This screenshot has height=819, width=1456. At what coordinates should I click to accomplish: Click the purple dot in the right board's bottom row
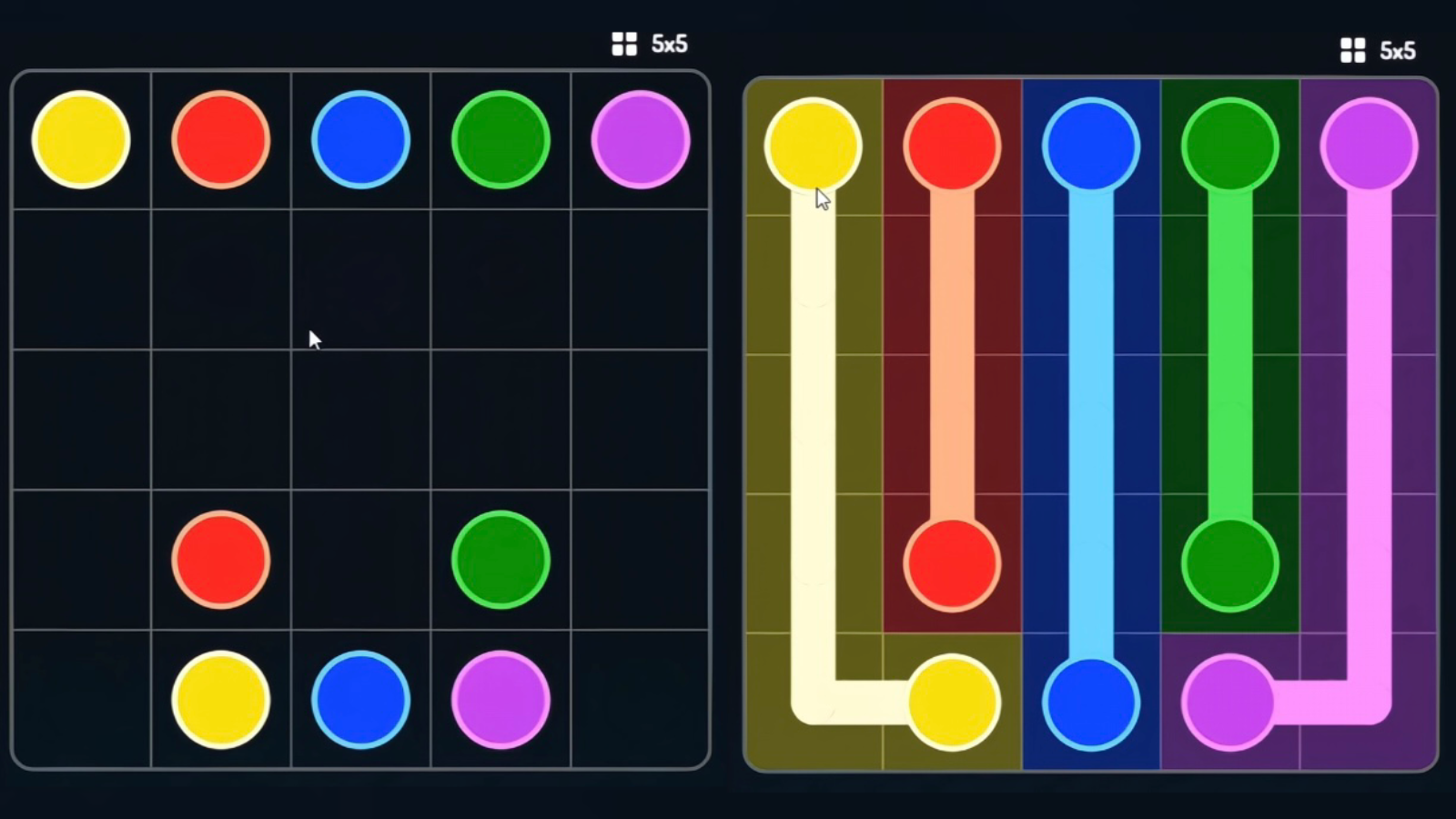coord(1230,703)
